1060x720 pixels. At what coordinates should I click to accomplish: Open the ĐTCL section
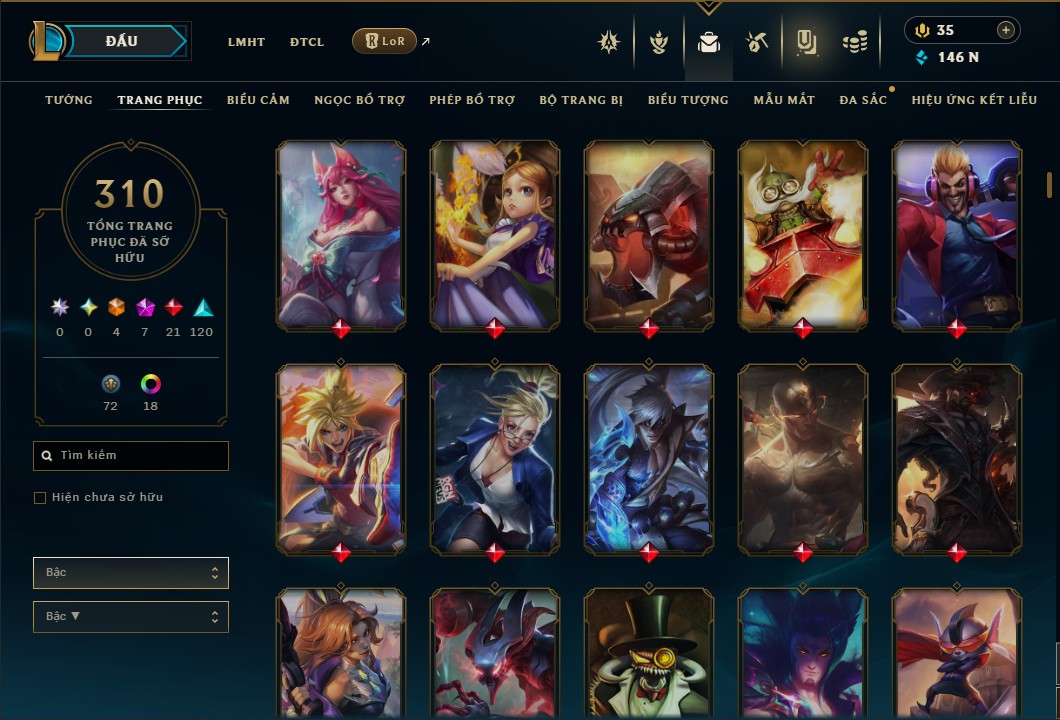coord(307,42)
